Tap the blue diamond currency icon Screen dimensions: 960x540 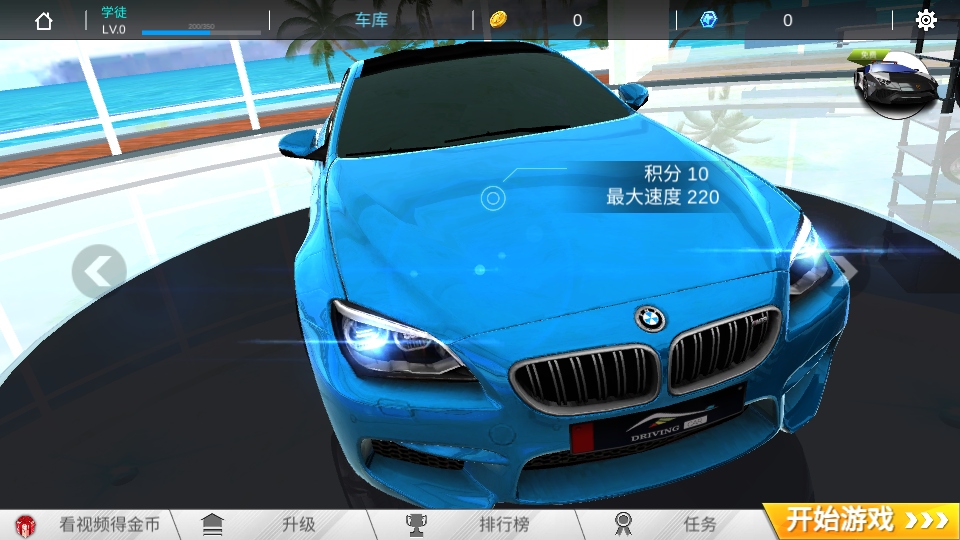(x=709, y=20)
